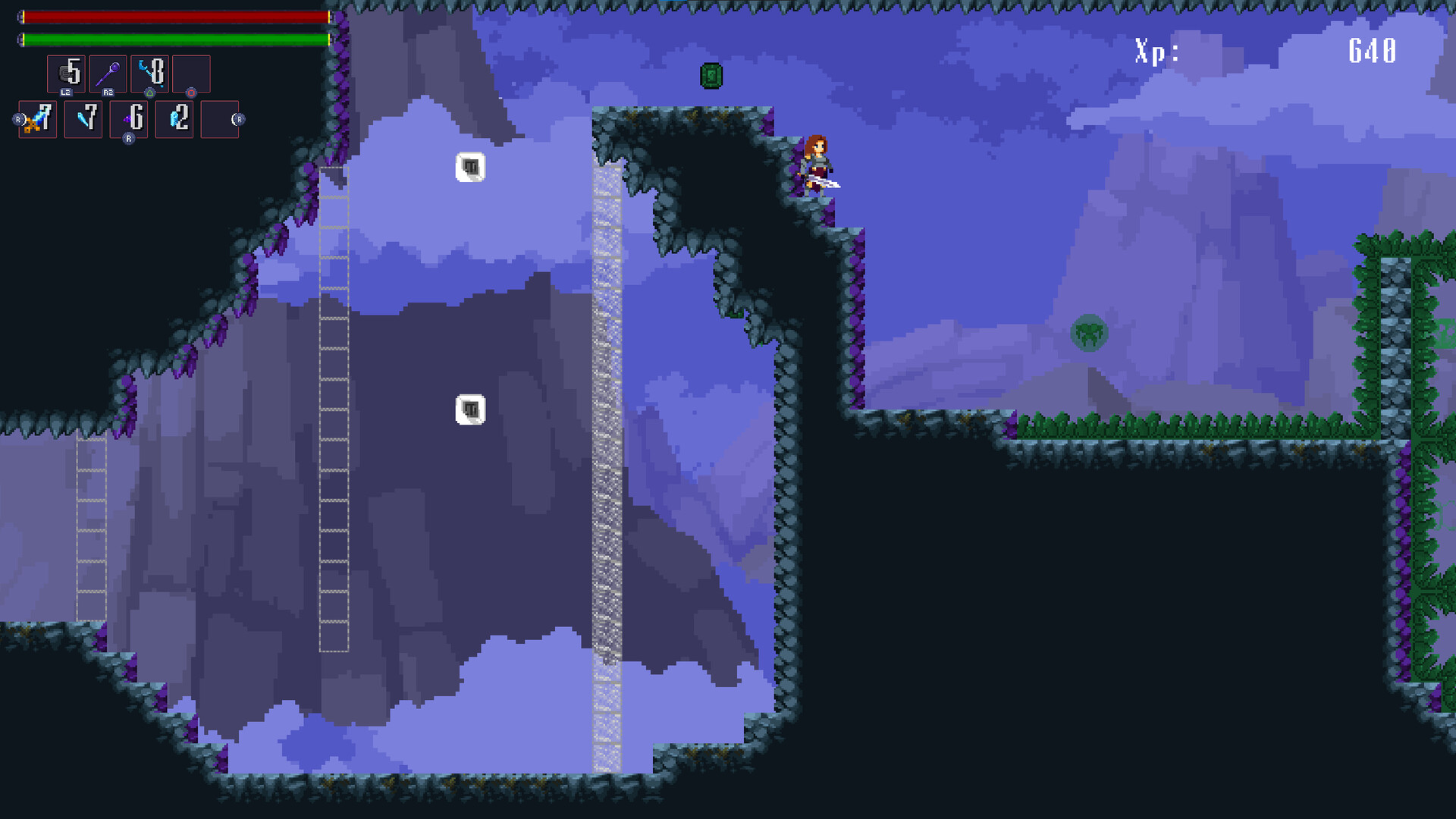The width and height of the screenshot is (1456, 819).
Task: Click the L2 prompt under the bomb slot
Action: pos(67,91)
